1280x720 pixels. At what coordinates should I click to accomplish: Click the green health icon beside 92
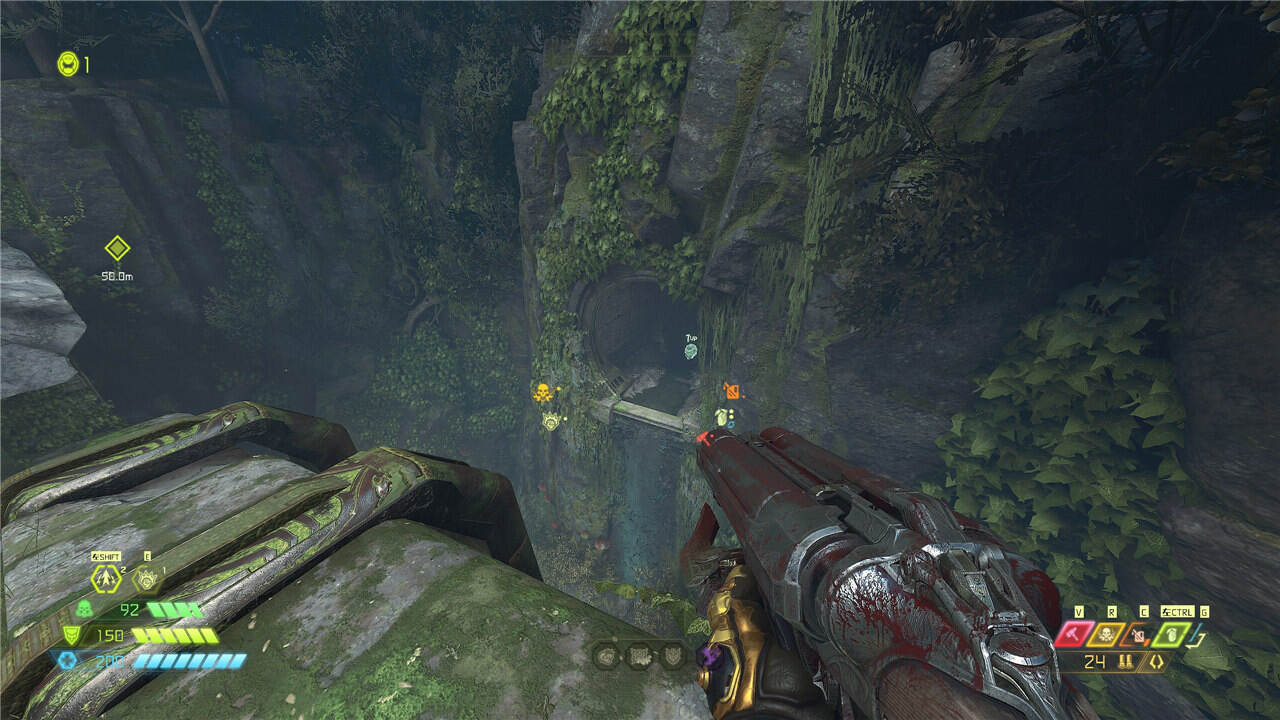pos(84,609)
